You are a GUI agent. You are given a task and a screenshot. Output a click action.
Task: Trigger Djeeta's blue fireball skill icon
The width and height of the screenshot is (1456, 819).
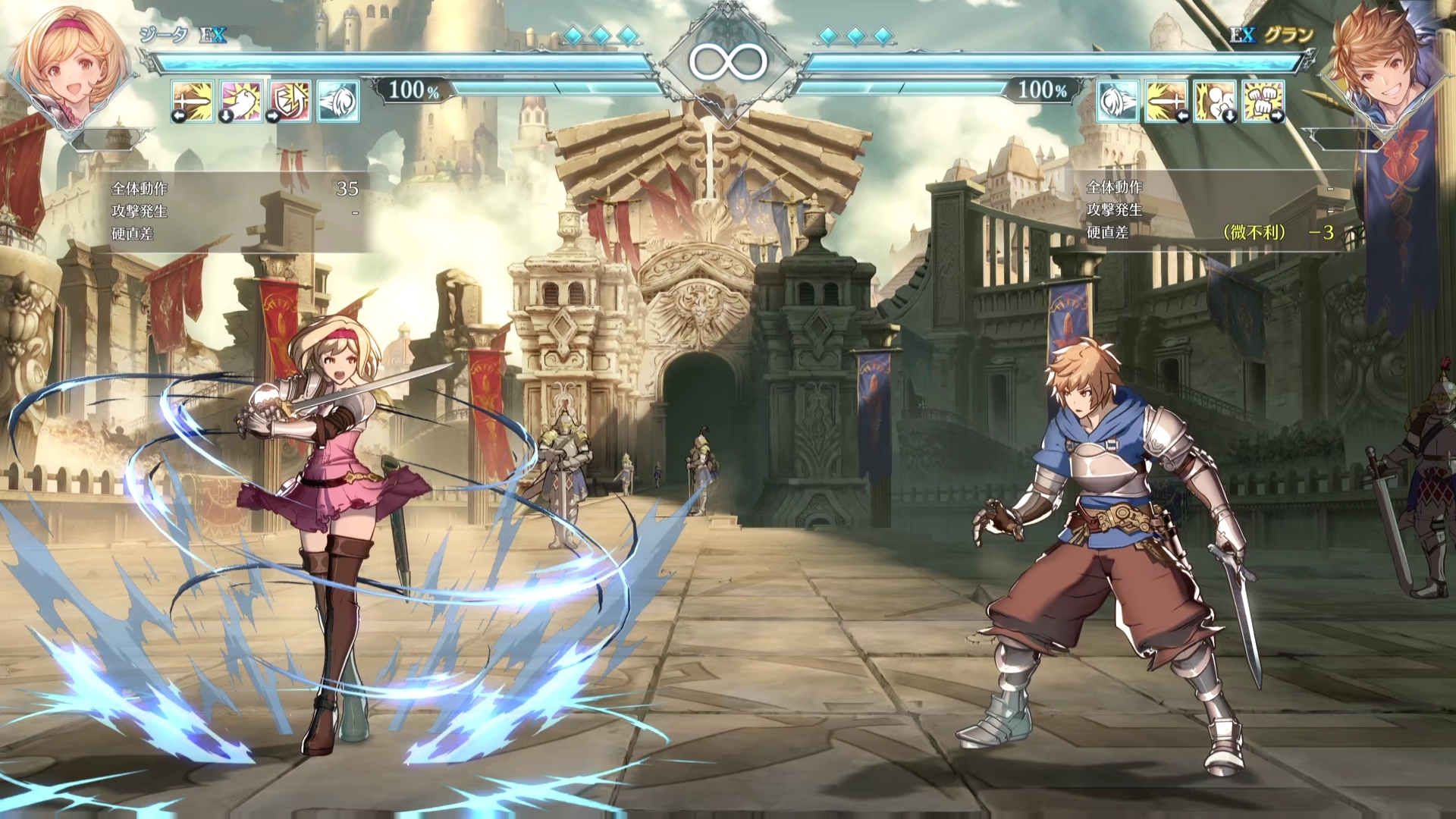click(x=338, y=101)
